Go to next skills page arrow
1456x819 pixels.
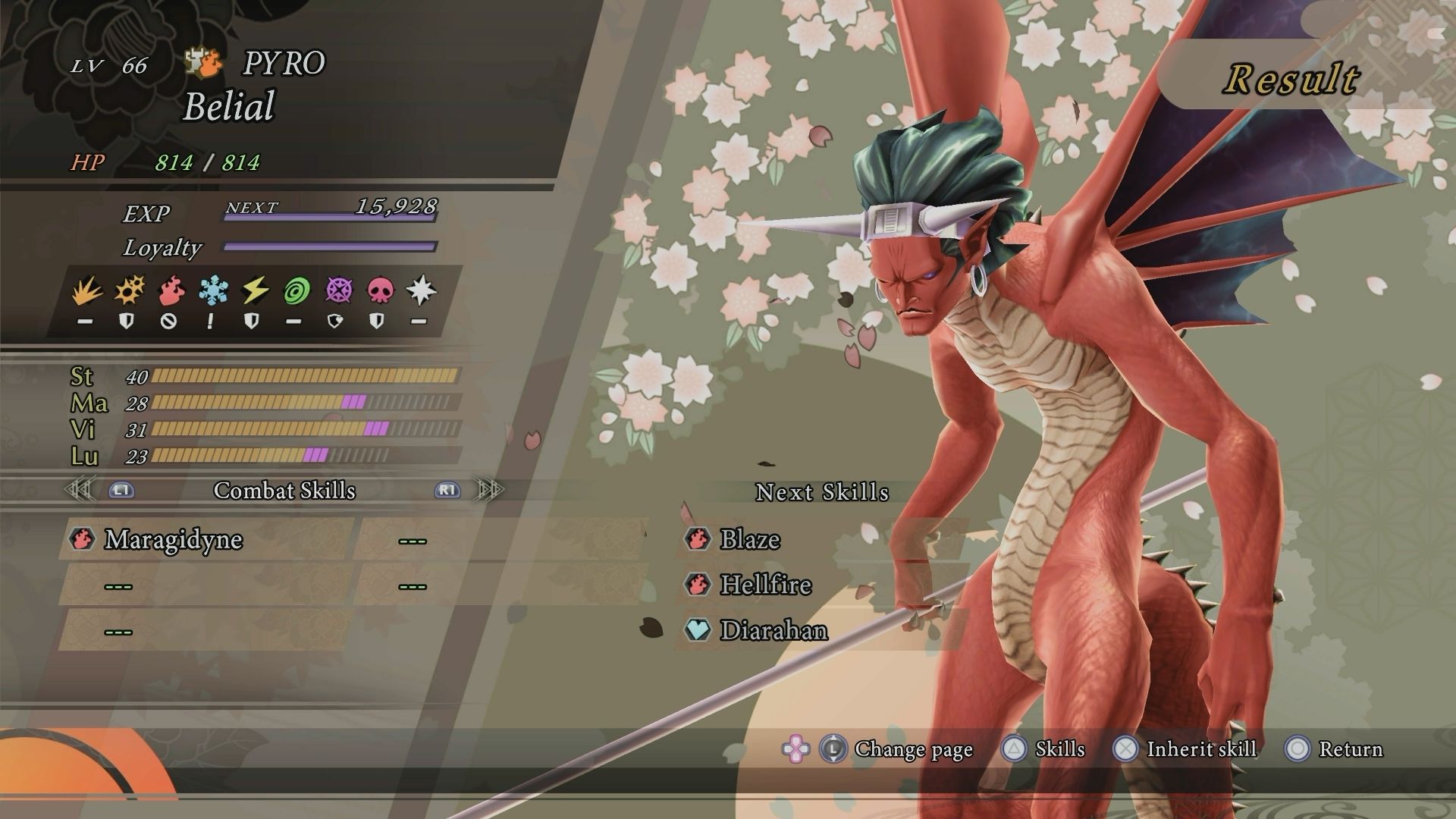click(x=490, y=490)
